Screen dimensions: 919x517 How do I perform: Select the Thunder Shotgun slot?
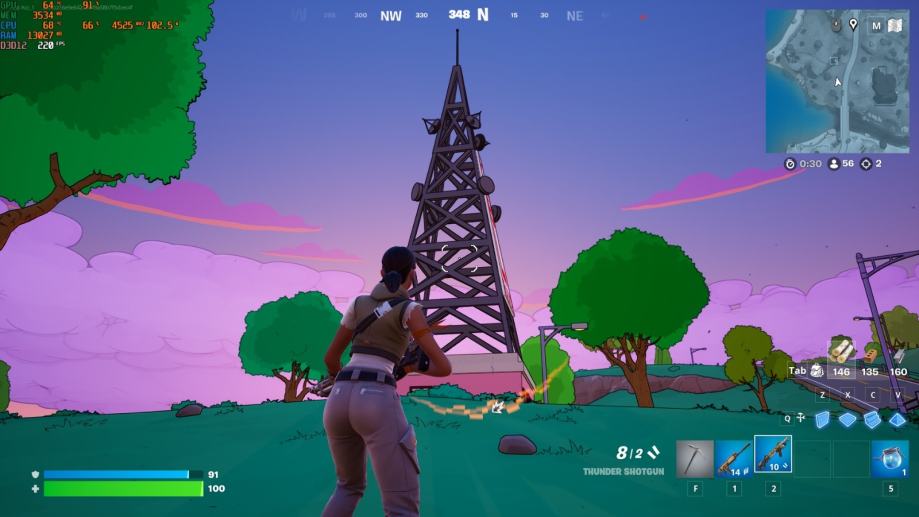click(x=773, y=455)
